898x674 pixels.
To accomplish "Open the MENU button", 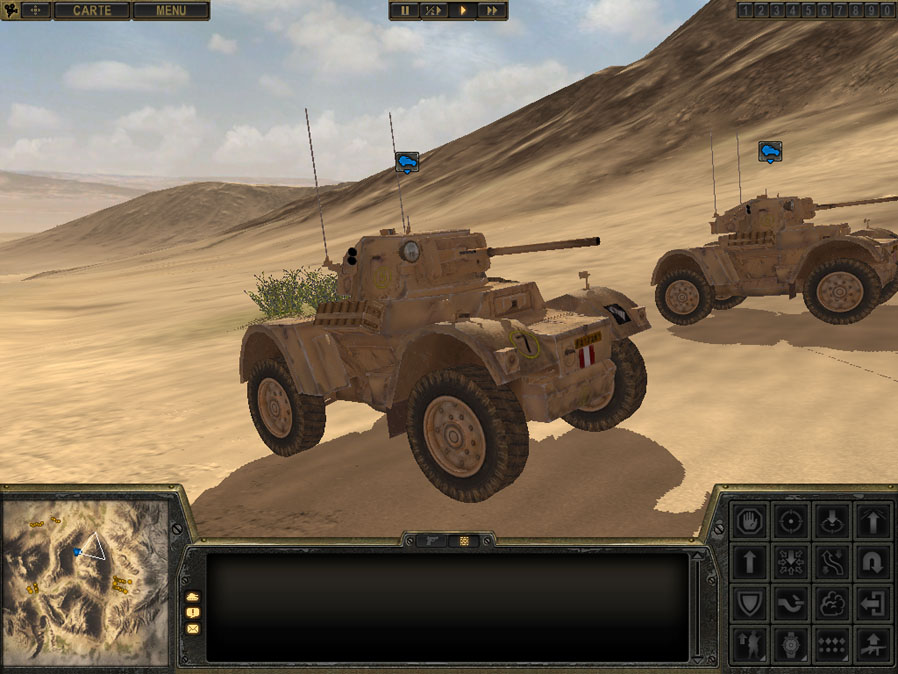I will pyautogui.click(x=171, y=11).
